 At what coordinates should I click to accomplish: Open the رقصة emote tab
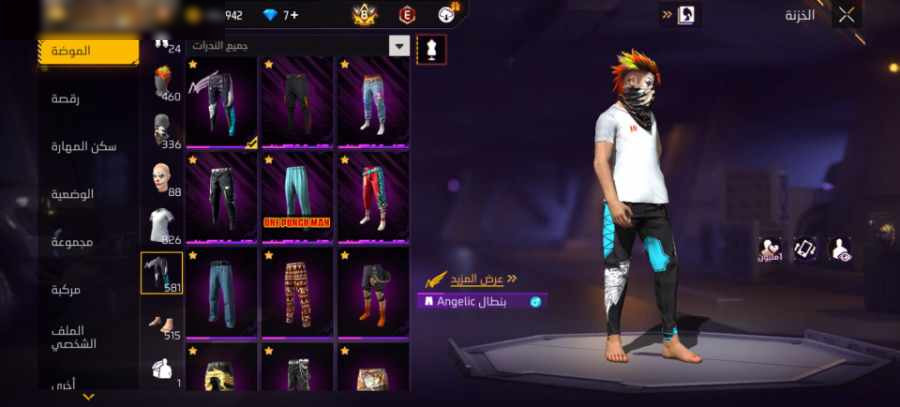click(x=72, y=98)
